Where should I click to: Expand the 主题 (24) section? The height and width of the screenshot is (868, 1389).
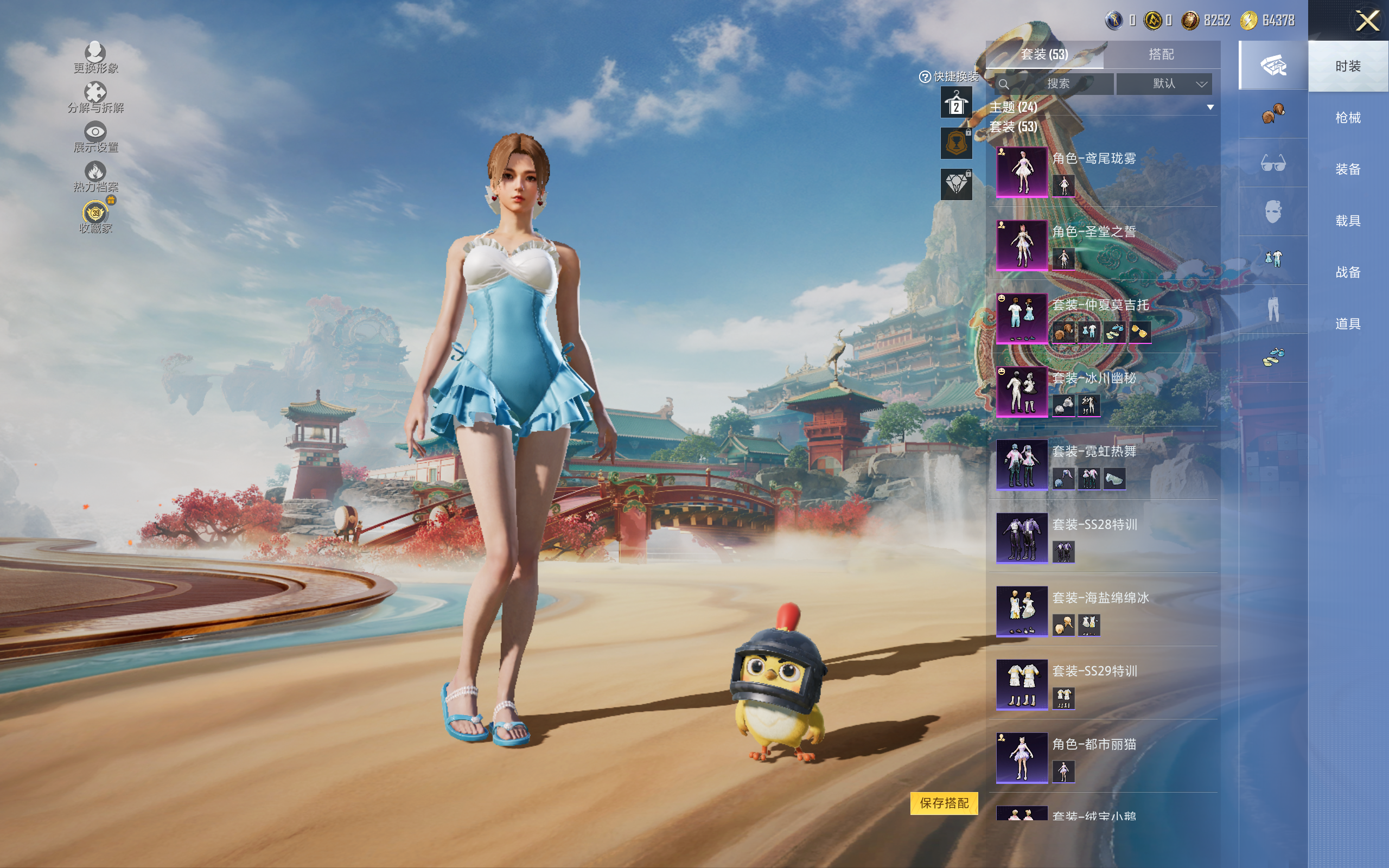click(x=1210, y=107)
